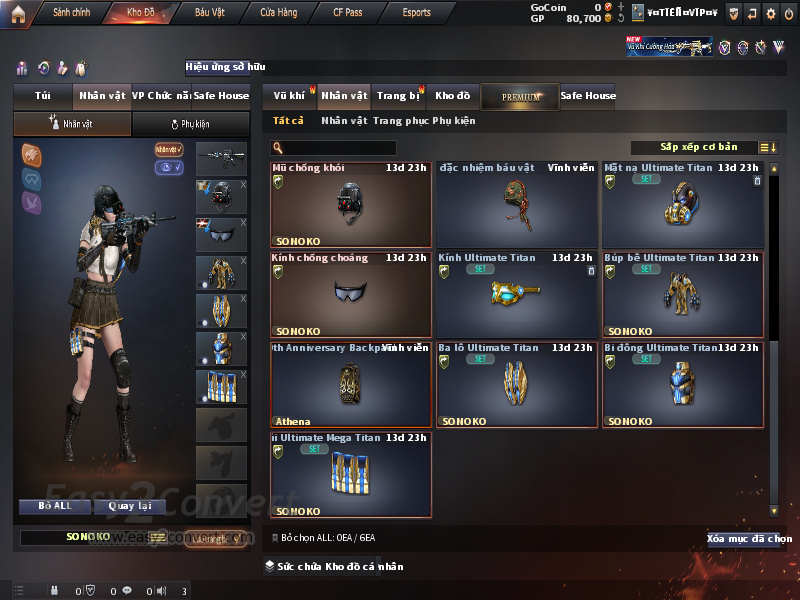Open the Sắp xếp cơ bản sort dropdown
This screenshot has height=600, width=800.
coord(698,147)
